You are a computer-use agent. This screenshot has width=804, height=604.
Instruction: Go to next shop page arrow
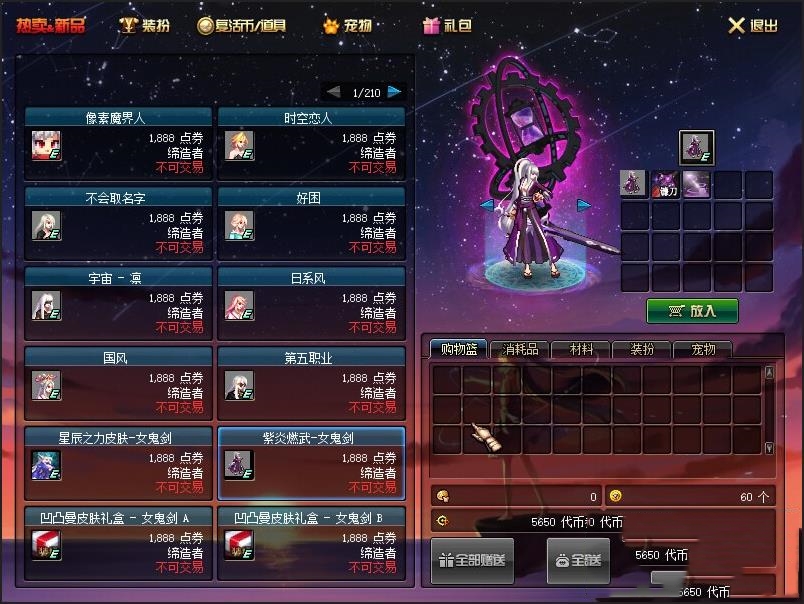point(395,92)
